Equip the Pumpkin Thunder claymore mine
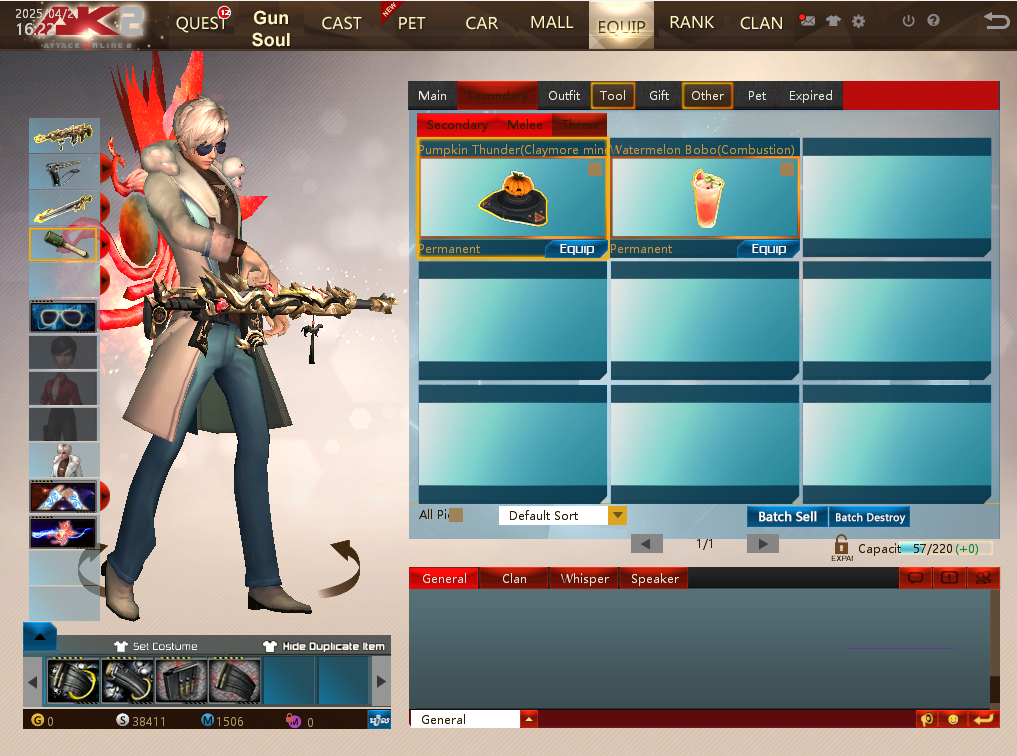 (x=576, y=249)
